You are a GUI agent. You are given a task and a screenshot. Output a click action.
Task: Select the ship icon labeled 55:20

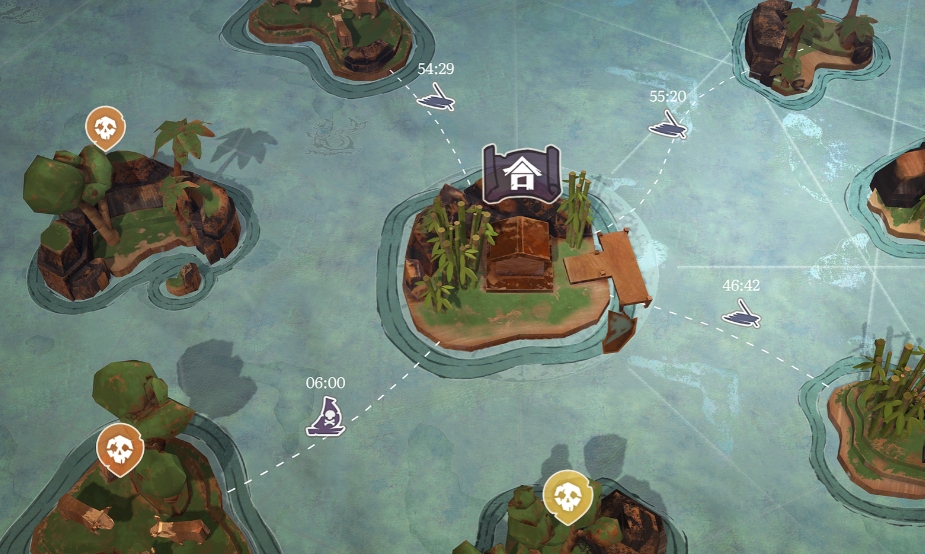click(667, 124)
